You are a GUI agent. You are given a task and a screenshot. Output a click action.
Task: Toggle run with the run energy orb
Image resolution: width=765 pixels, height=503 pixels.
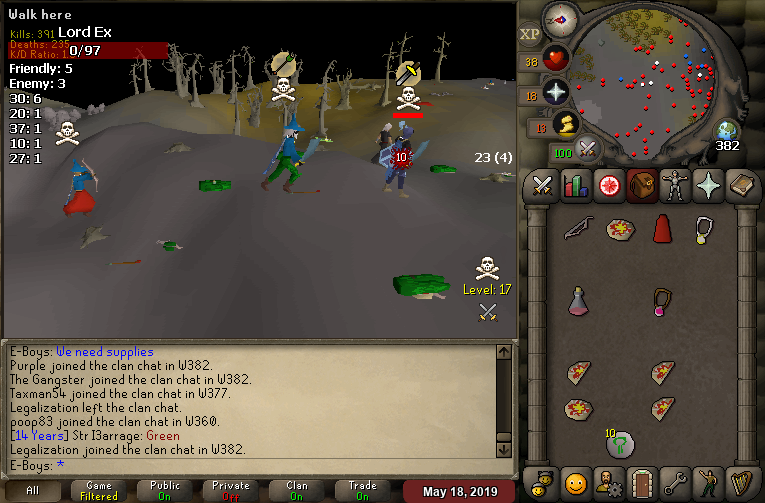point(565,124)
